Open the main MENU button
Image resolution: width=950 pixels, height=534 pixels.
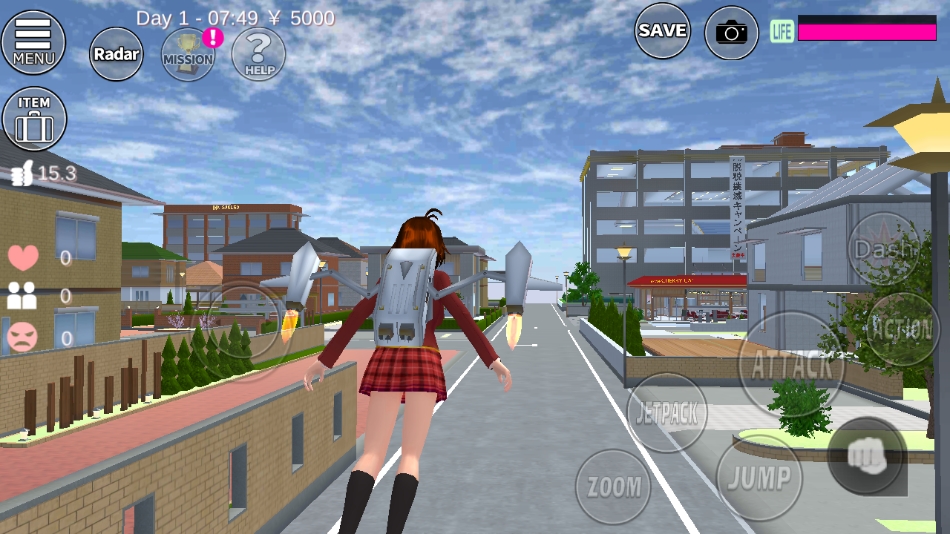click(33, 41)
